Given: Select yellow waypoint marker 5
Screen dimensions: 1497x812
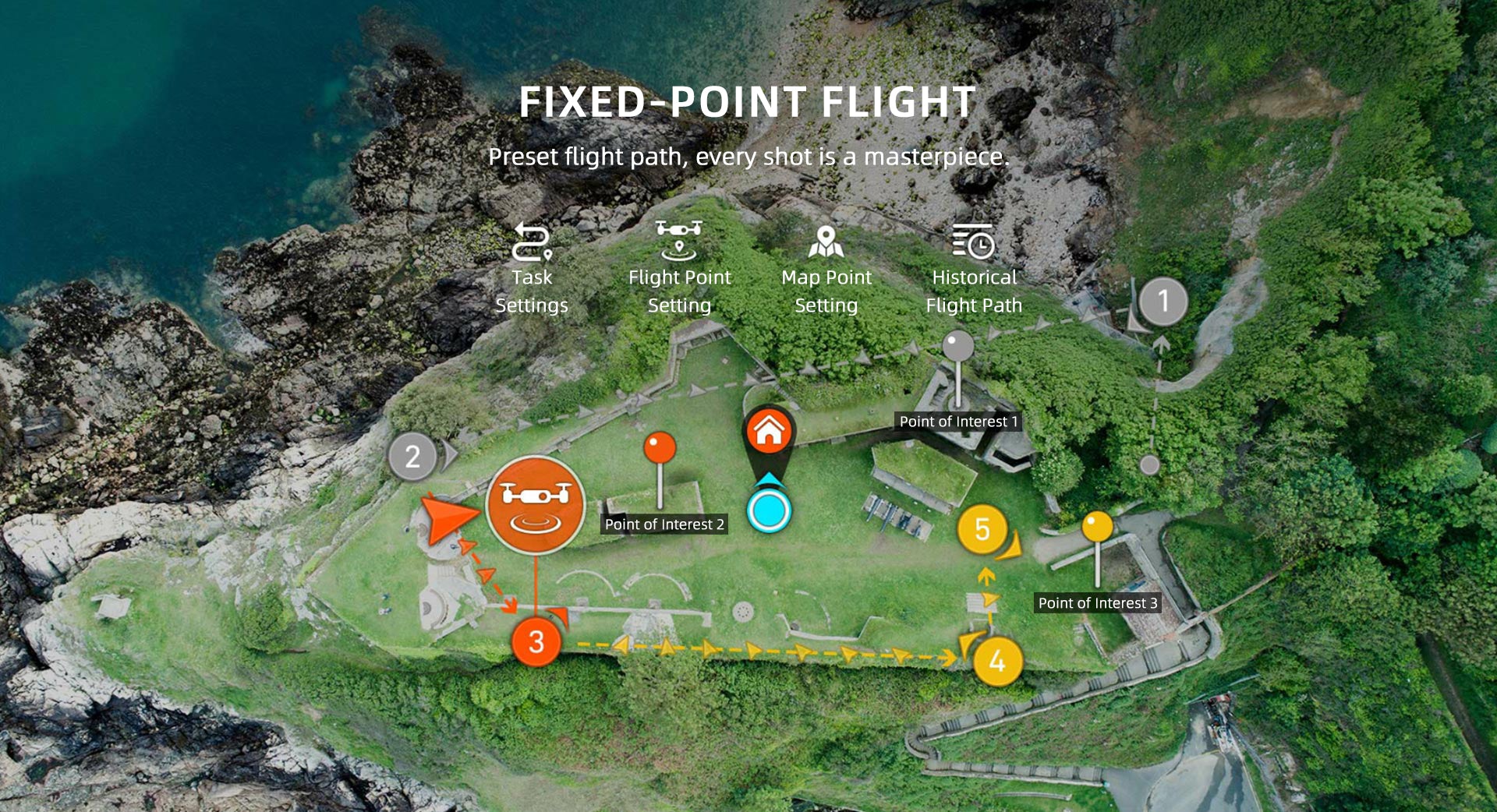Looking at the screenshot, I should [x=982, y=530].
